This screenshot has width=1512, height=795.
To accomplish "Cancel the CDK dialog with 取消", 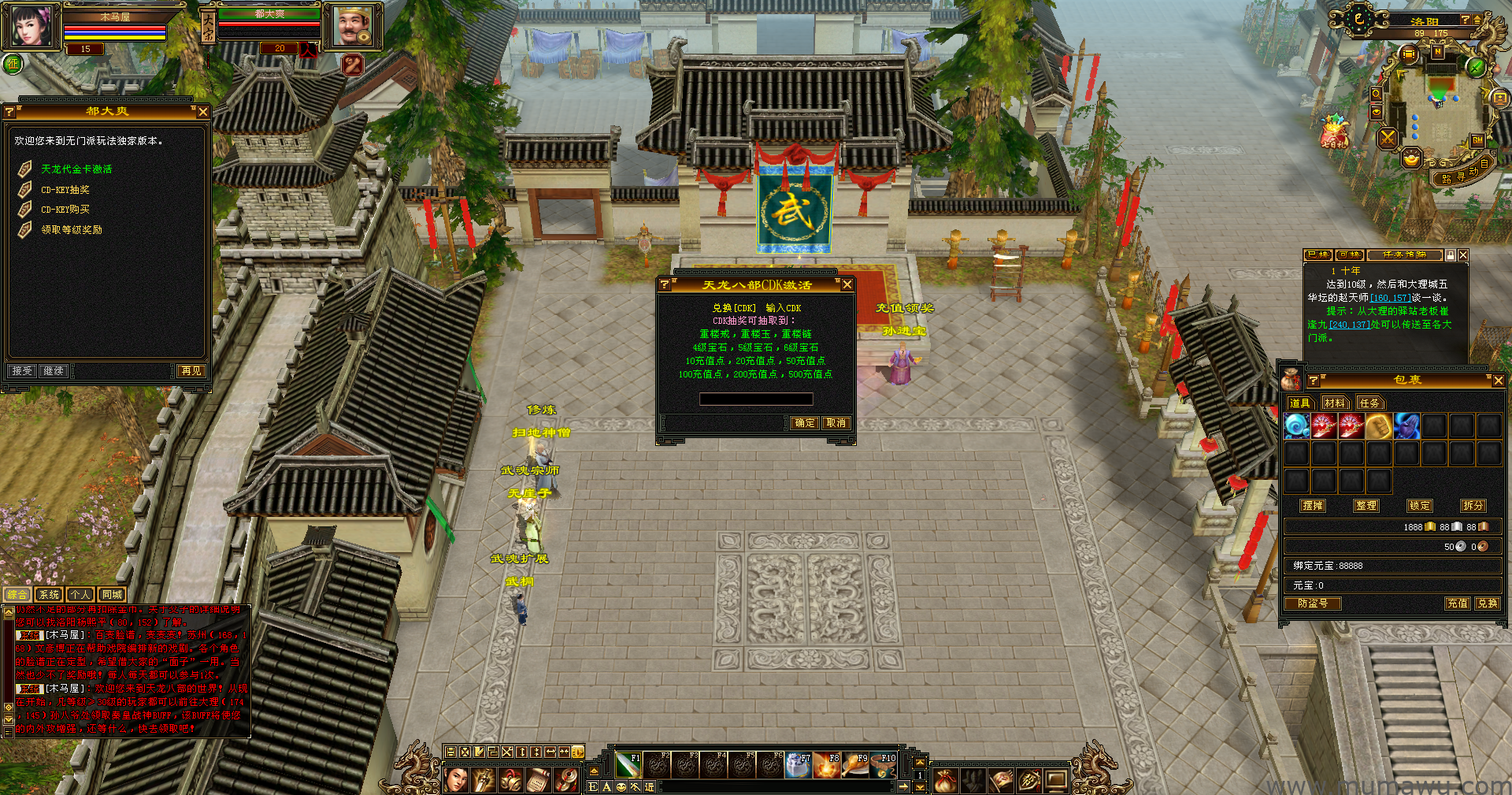I will (836, 423).
